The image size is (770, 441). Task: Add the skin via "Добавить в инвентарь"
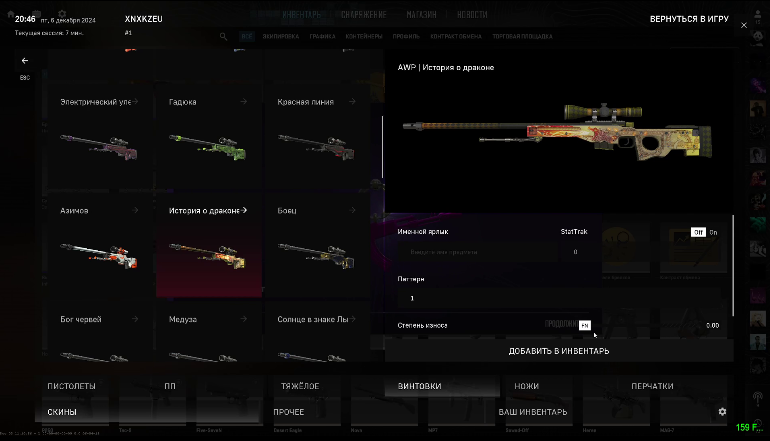click(558, 351)
